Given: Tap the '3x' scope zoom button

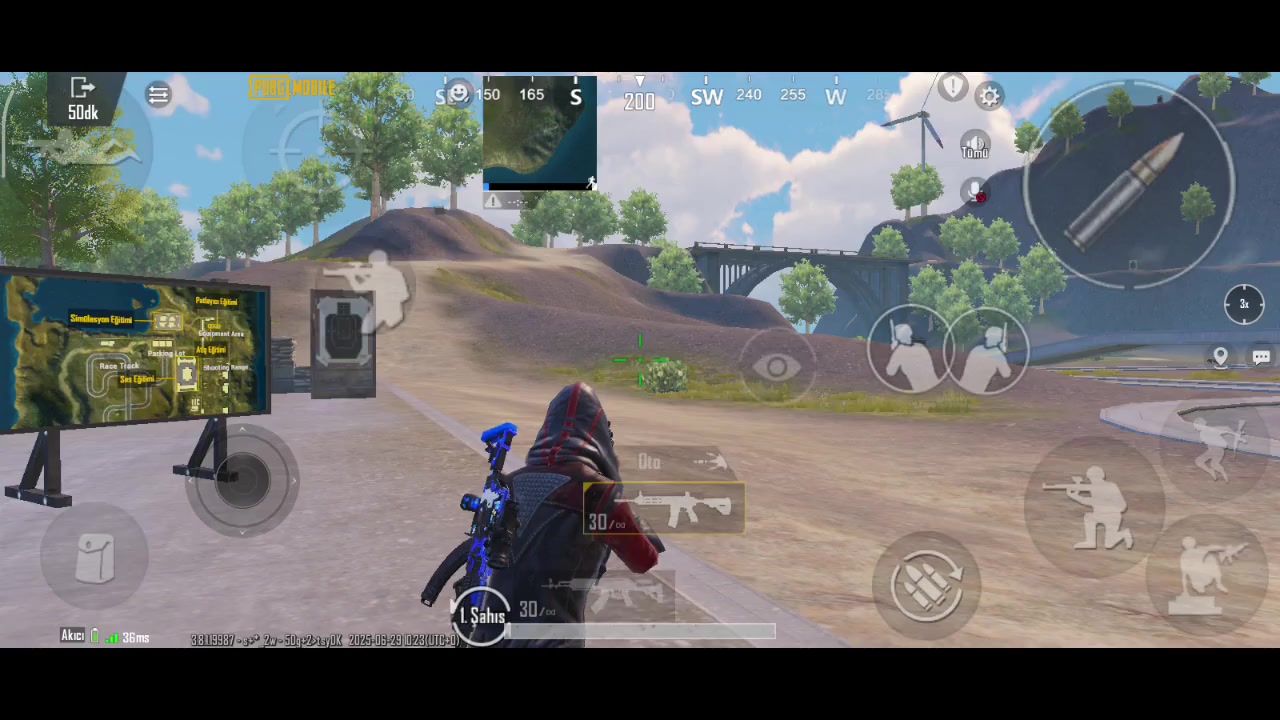Looking at the screenshot, I should [x=1243, y=303].
